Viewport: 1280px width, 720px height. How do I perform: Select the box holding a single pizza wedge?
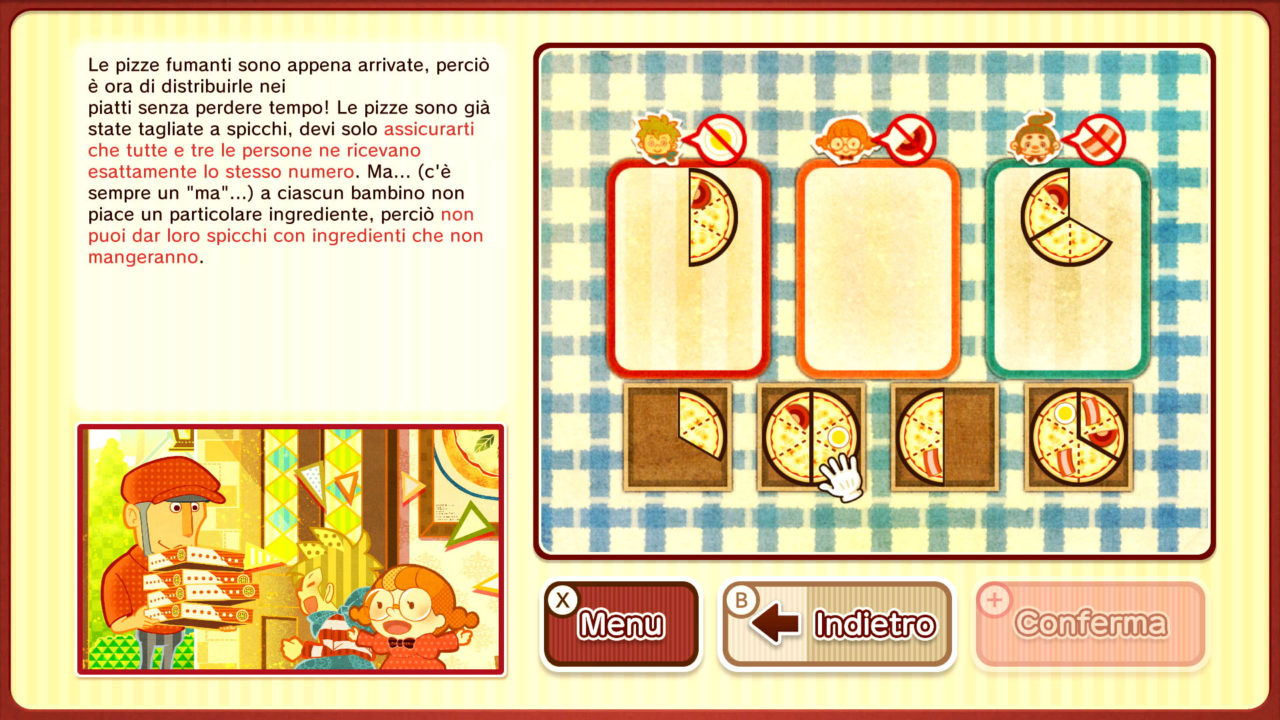click(678, 437)
